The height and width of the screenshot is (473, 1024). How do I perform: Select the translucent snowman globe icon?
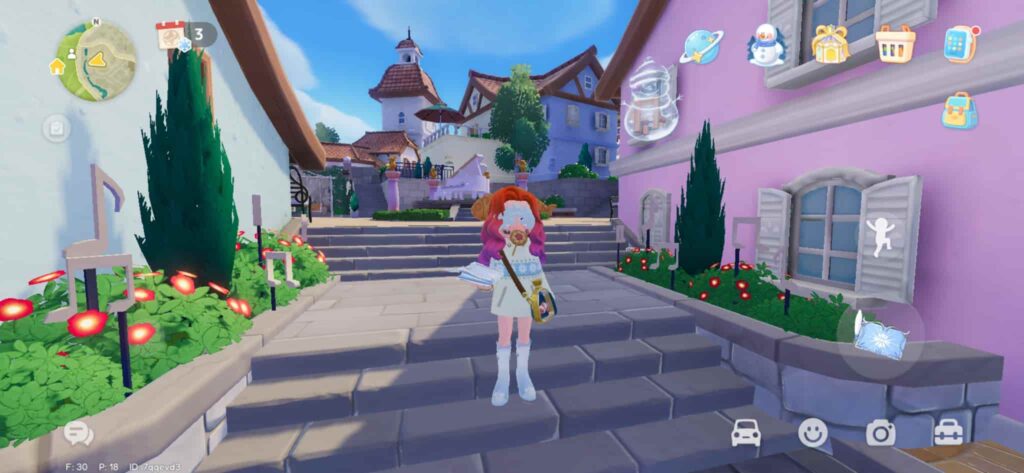(x=649, y=102)
